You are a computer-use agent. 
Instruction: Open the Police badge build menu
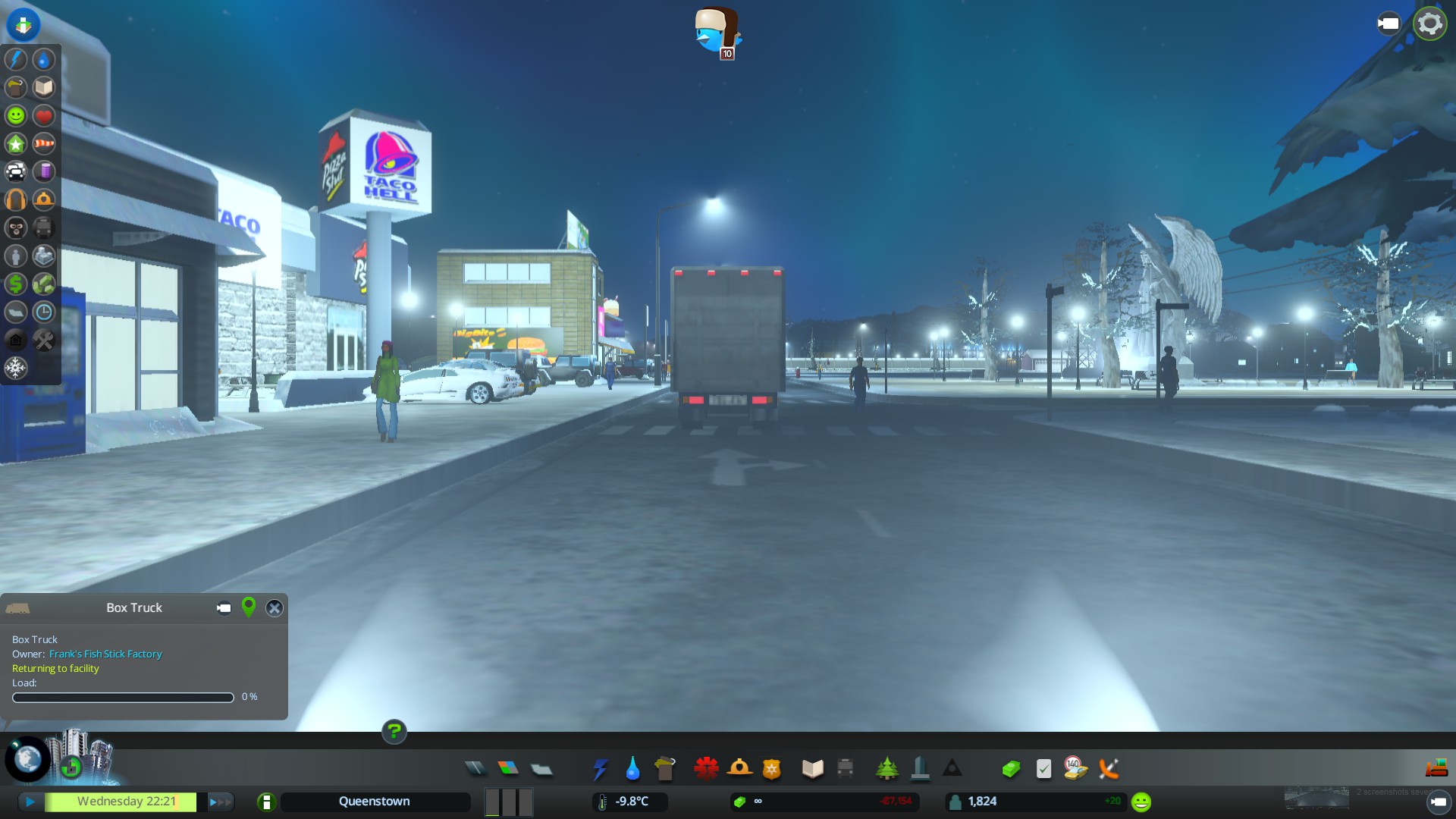(x=771, y=769)
